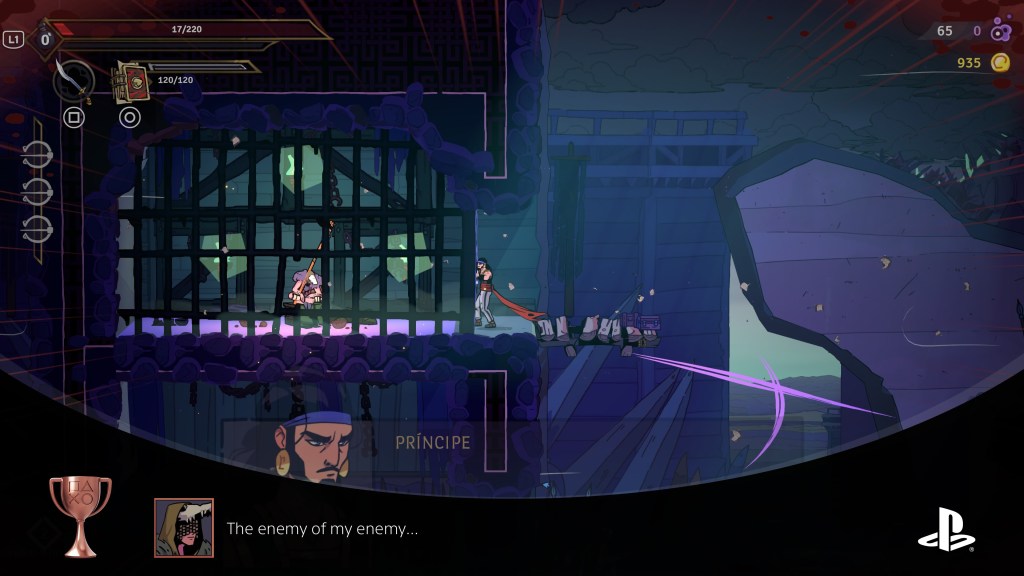
Task: Open the hooded figure trophy thumbnail
Action: coord(184,528)
